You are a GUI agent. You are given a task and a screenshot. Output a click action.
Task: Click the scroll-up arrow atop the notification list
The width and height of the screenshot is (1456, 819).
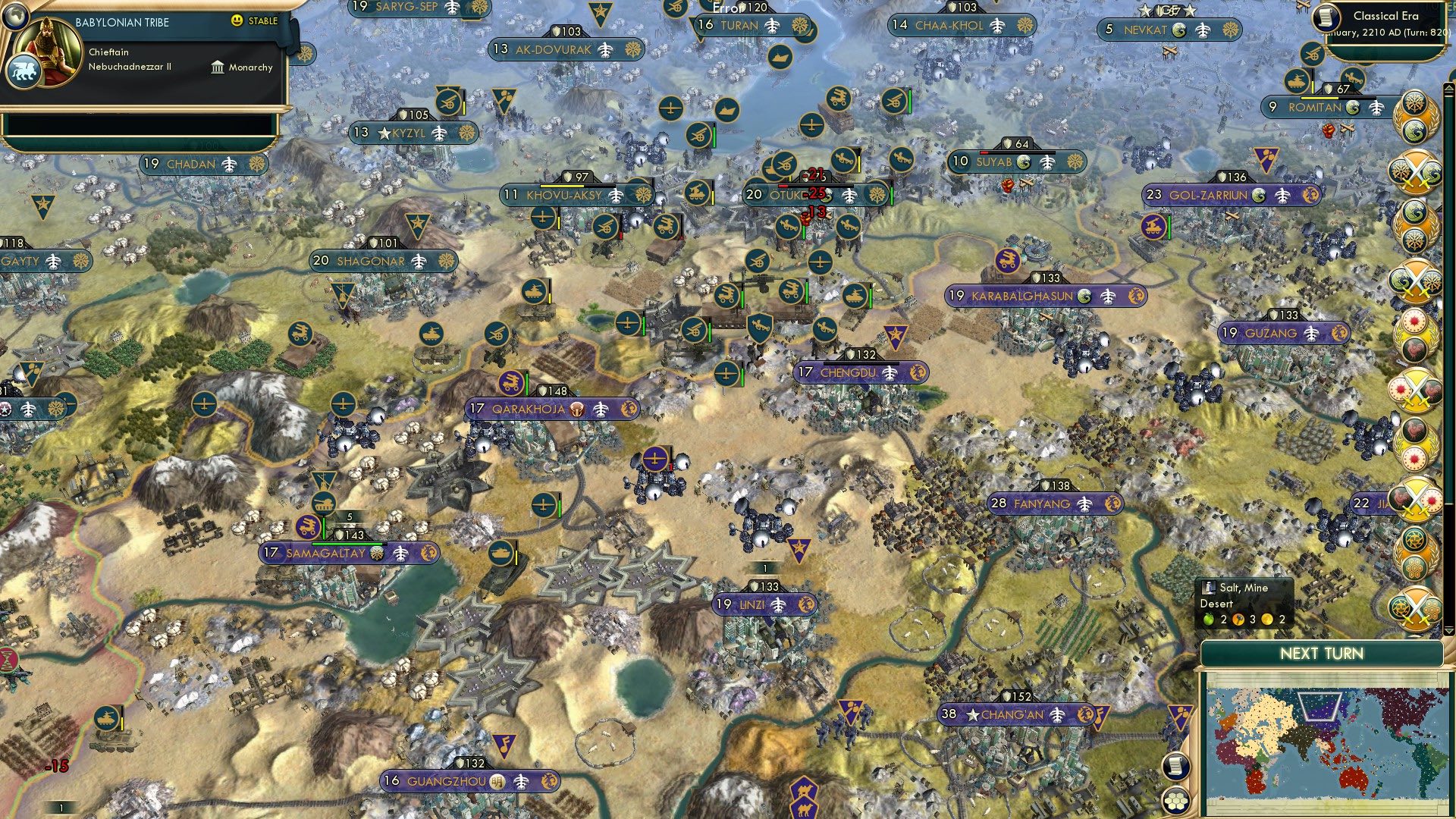(x=1449, y=87)
